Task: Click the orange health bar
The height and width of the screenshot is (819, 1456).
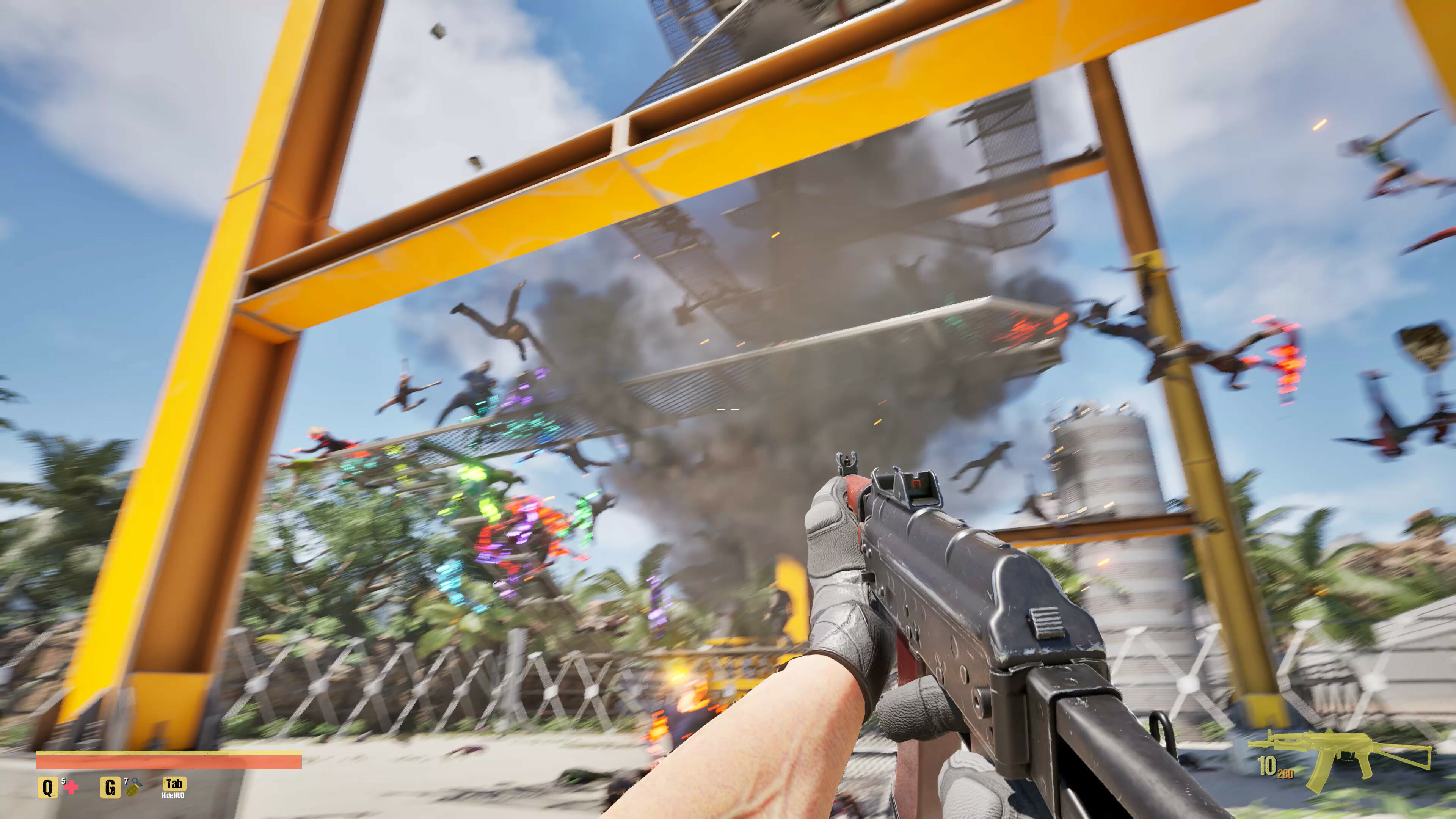Action: tap(169, 763)
